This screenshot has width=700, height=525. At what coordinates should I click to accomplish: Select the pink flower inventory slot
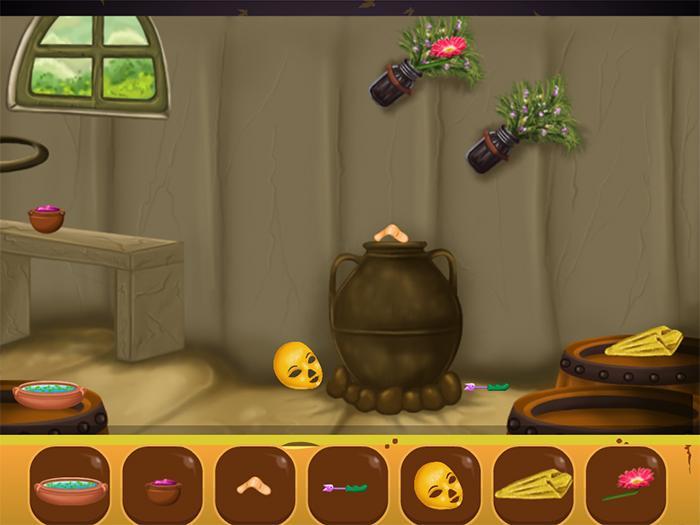[x=626, y=486]
